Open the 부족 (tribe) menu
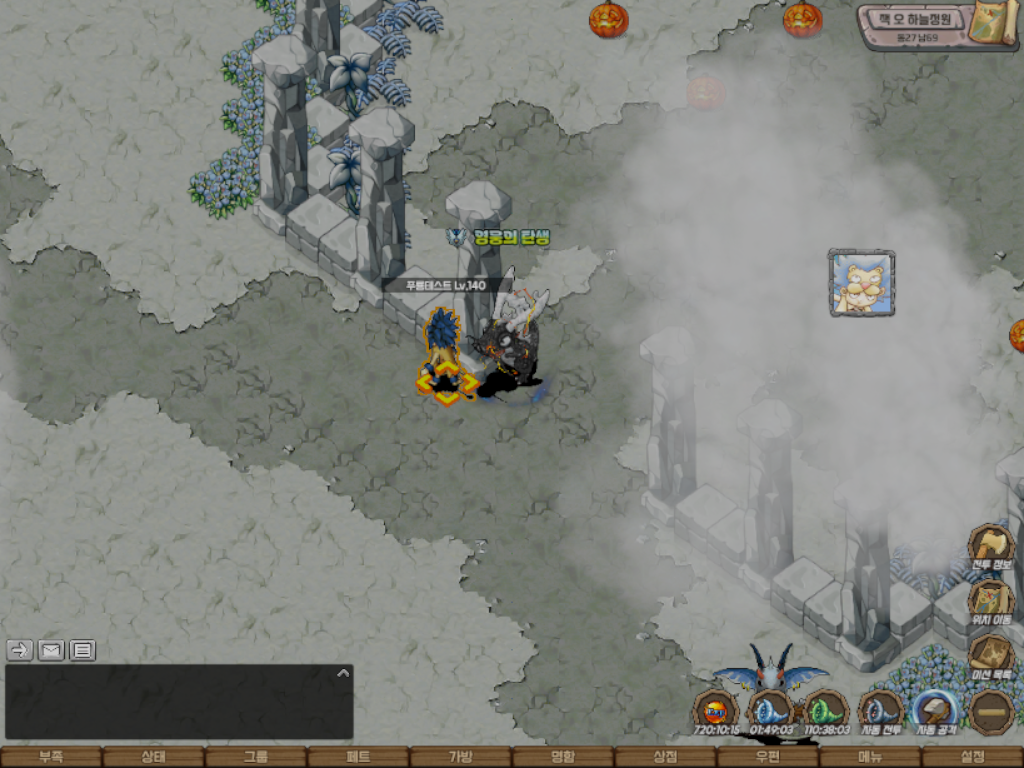Viewport: 1024px width, 768px height. click(x=51, y=757)
